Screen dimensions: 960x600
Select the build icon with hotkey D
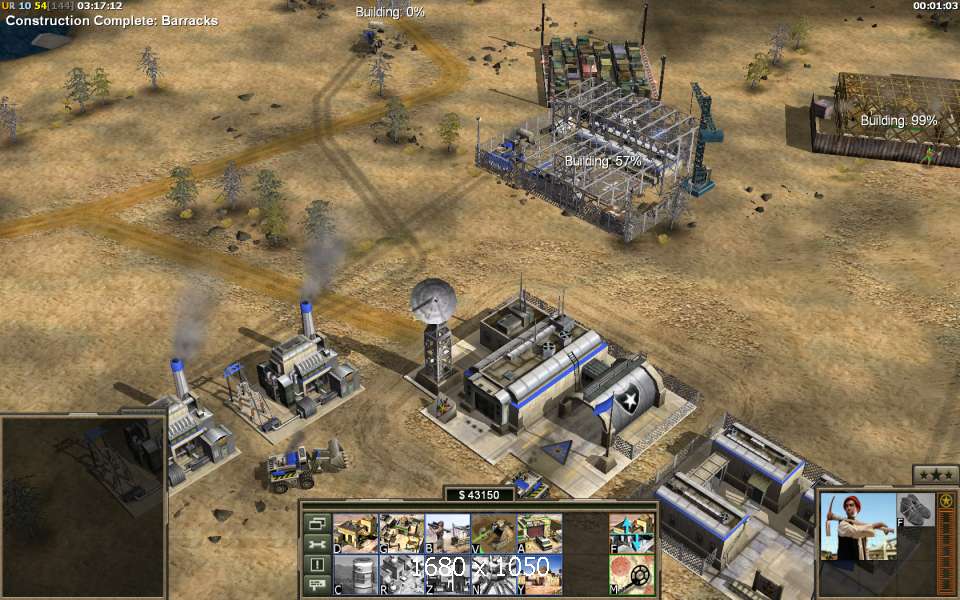[354, 533]
